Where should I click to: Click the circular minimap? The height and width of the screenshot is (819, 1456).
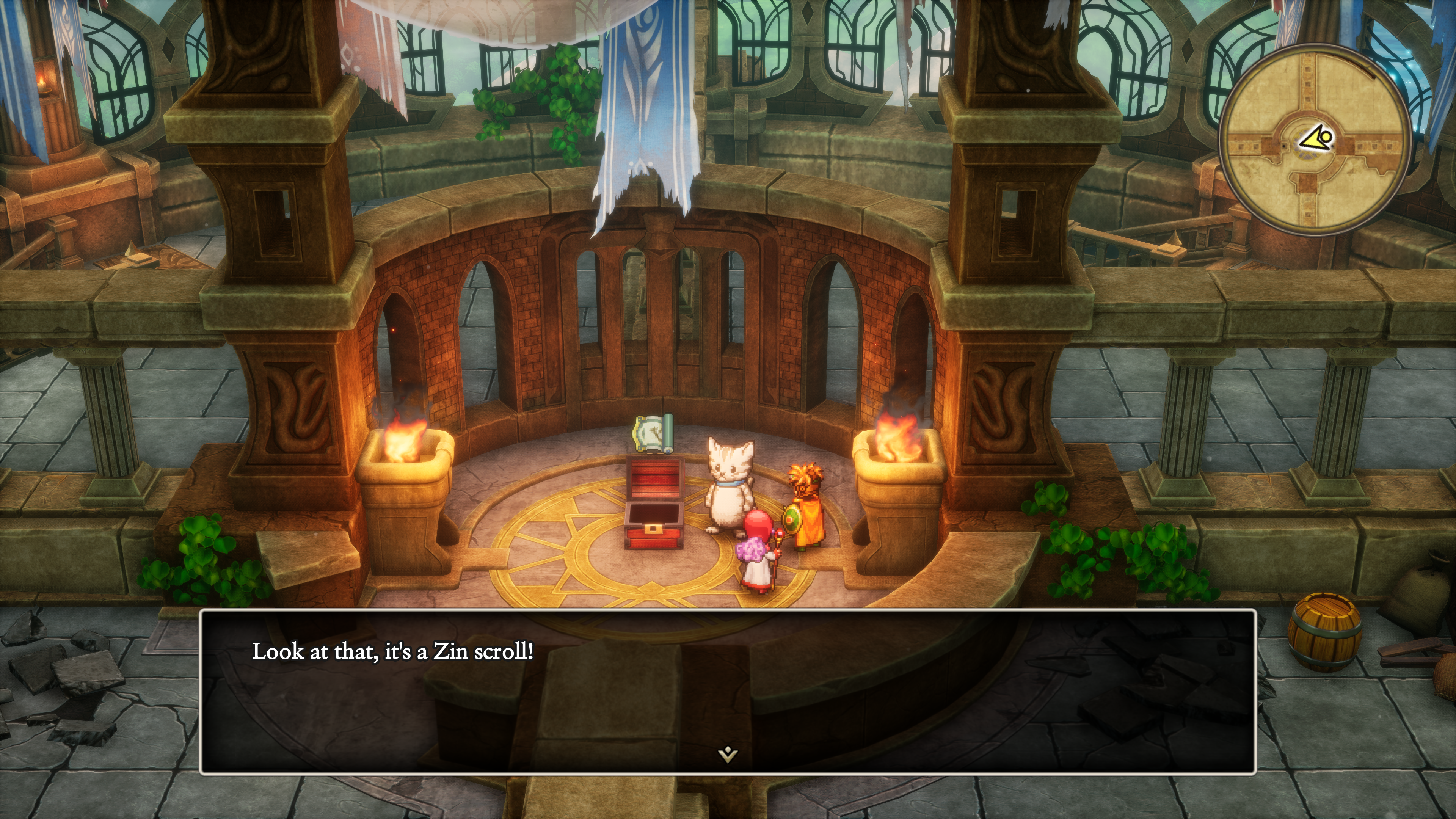(x=1315, y=140)
